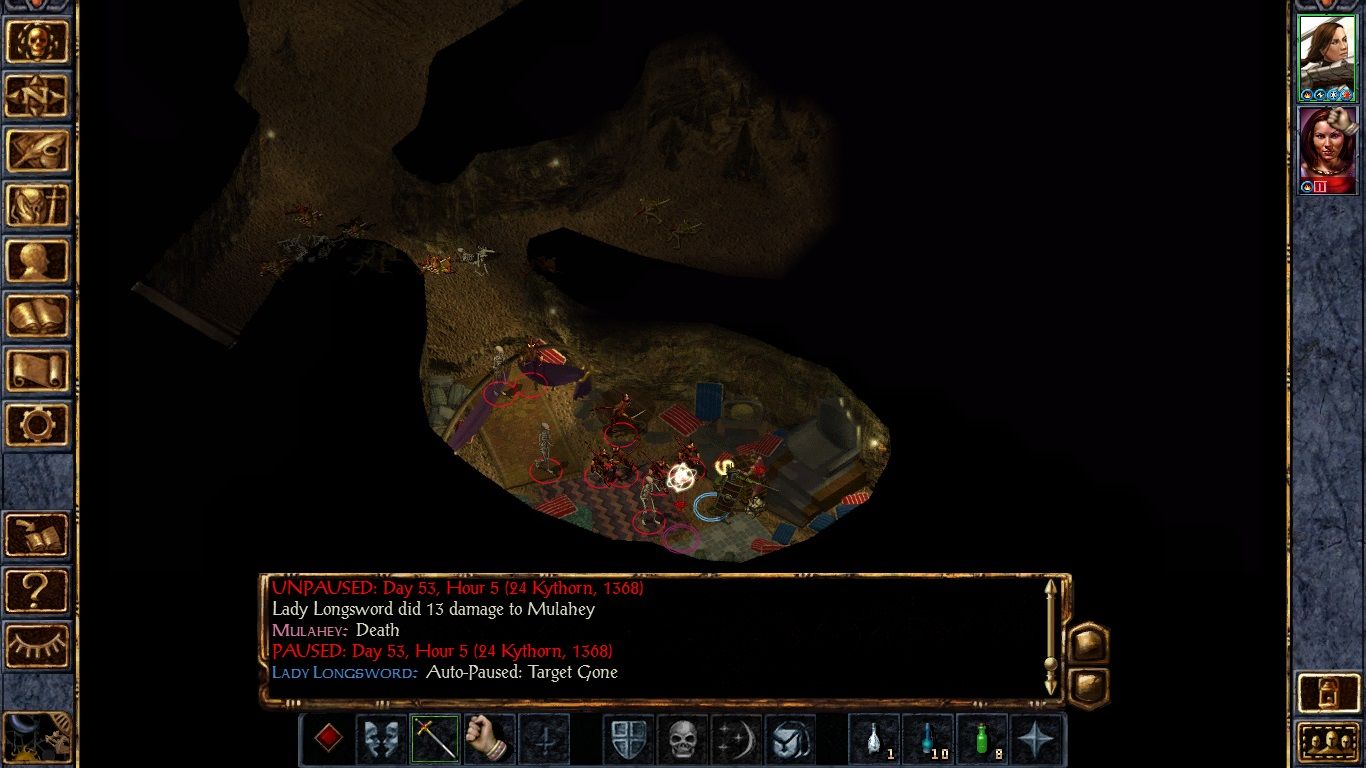Open game options with the gear button
The width and height of the screenshot is (1366, 768).
[x=38, y=424]
